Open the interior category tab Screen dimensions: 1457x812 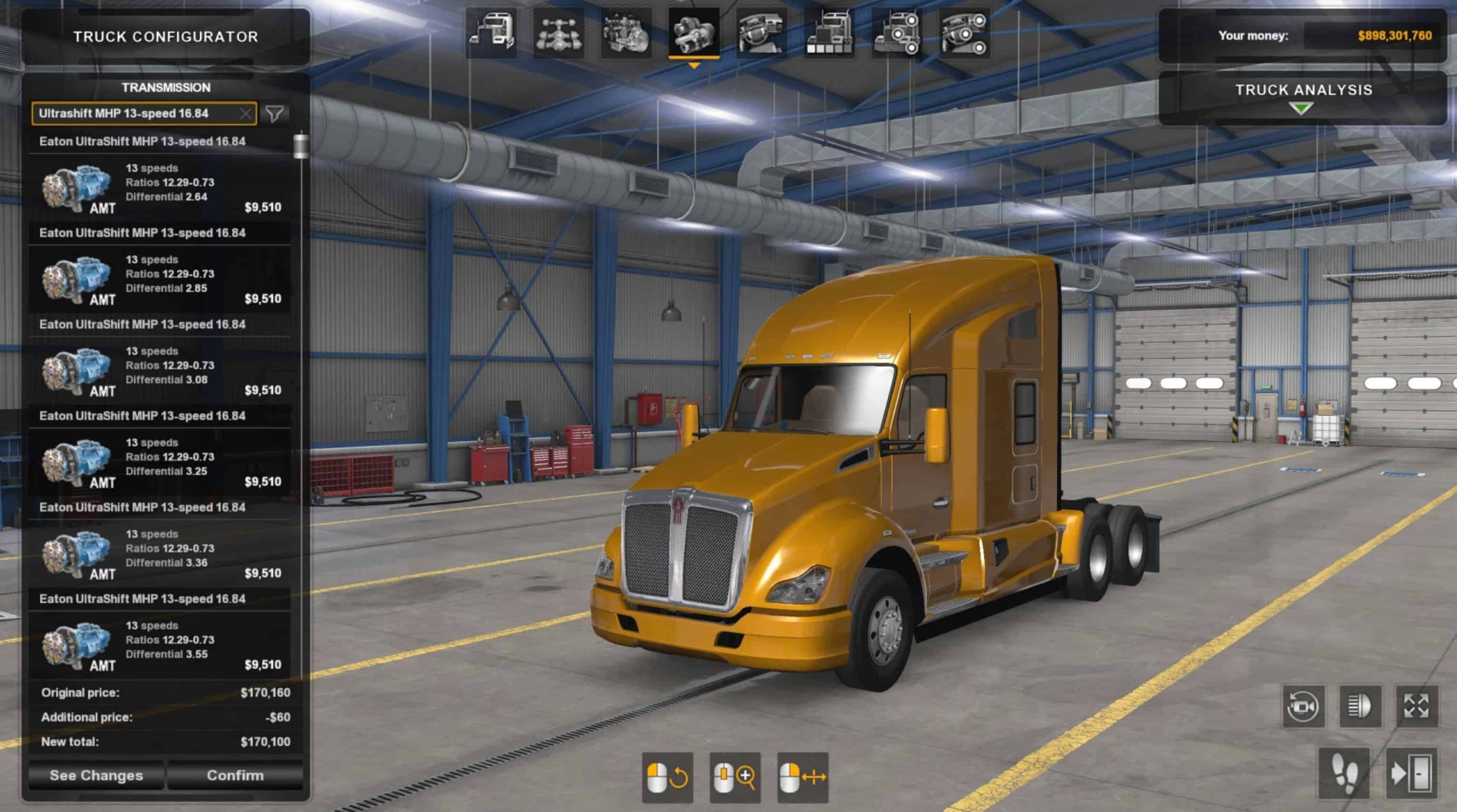(761, 33)
